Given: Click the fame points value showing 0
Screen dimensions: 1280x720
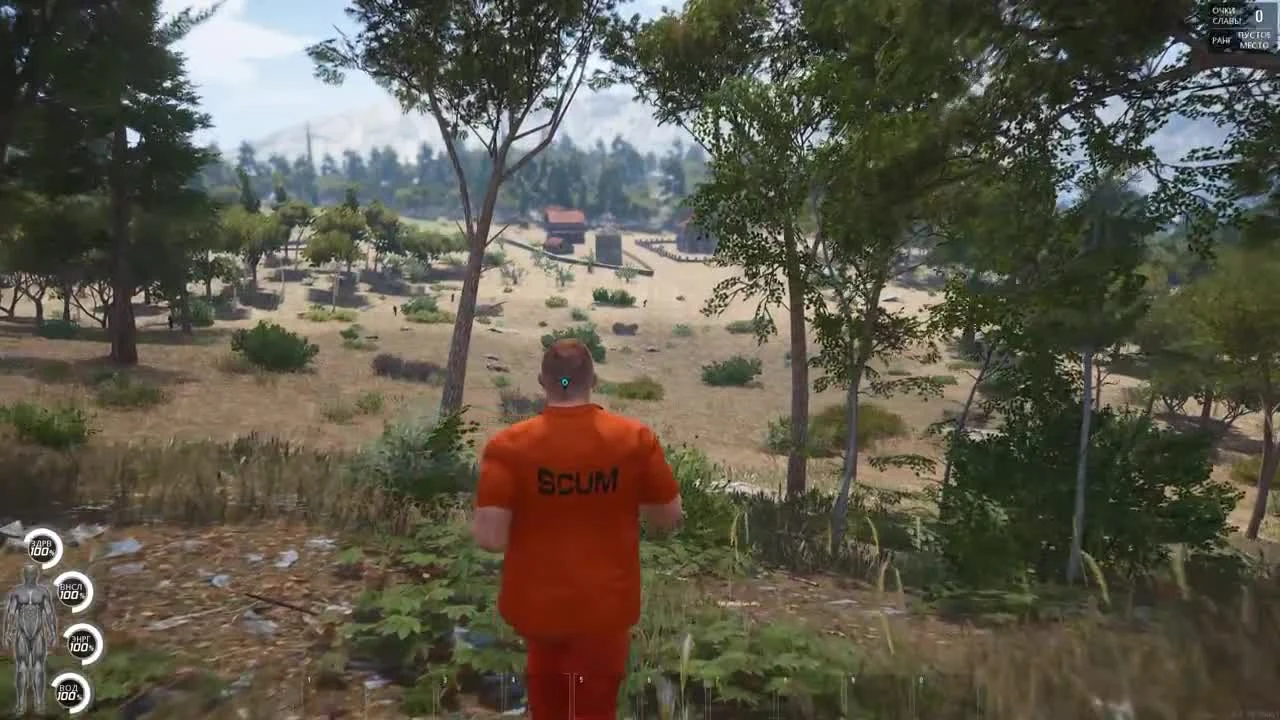Looking at the screenshot, I should click(x=1258, y=15).
